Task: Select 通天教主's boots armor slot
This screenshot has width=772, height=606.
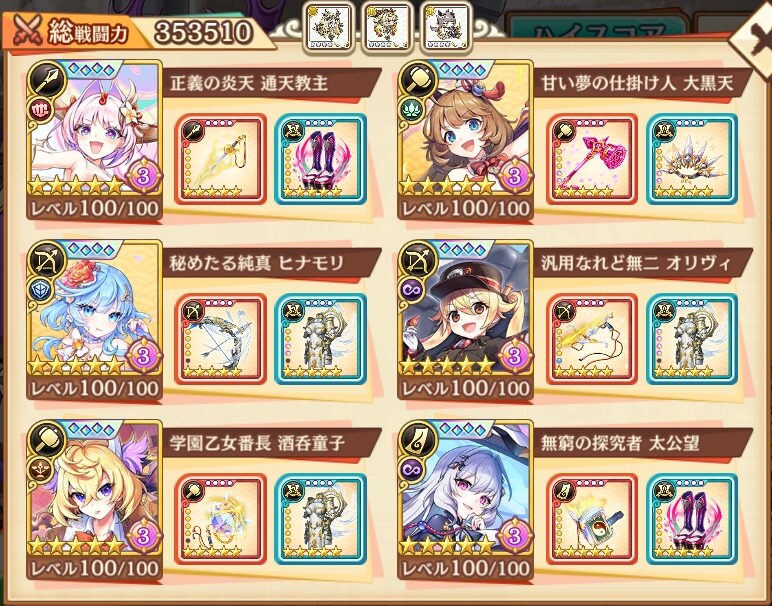Action: (x=320, y=160)
